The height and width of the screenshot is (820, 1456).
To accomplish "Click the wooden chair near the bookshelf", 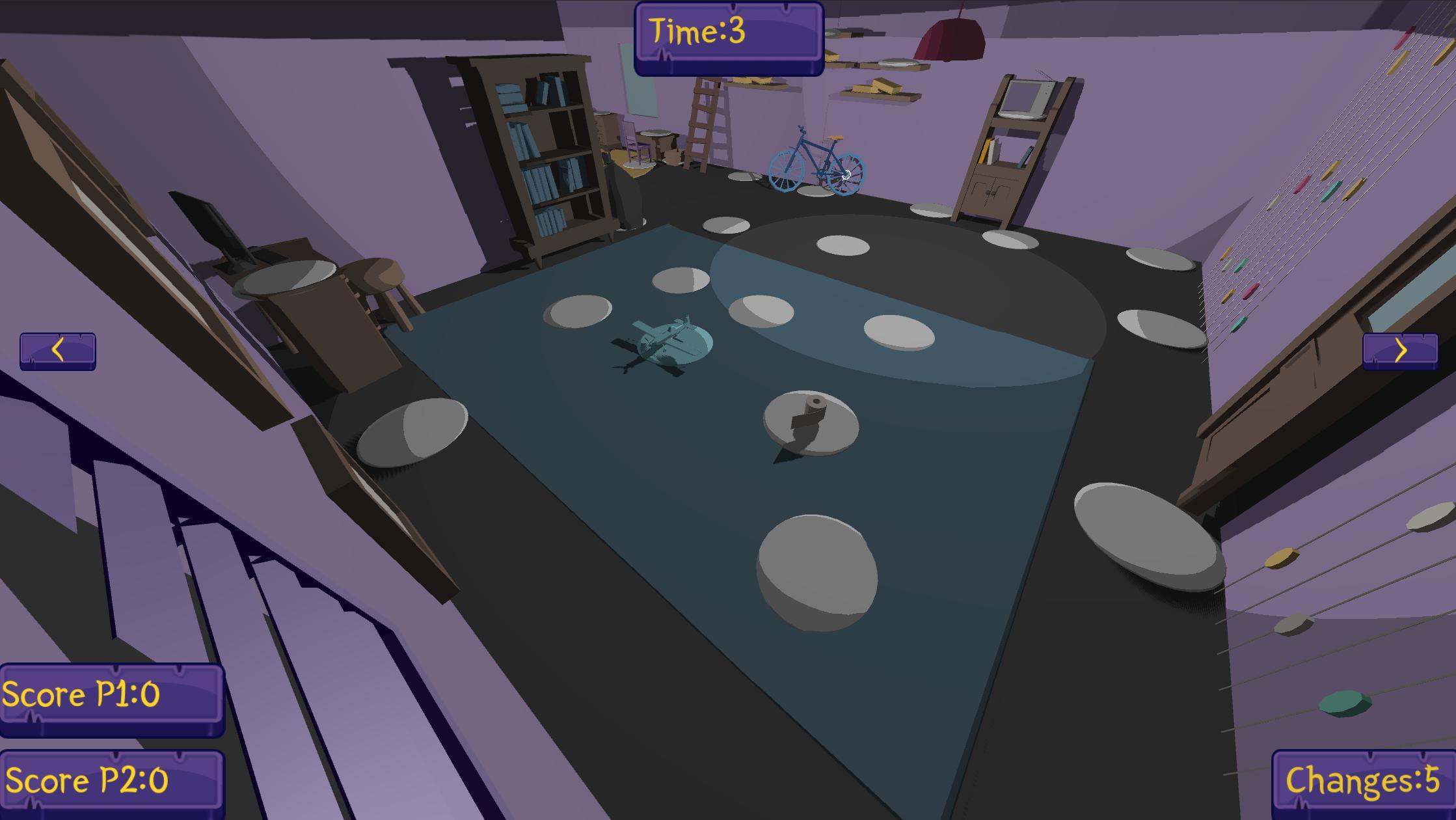I will pyautogui.click(x=631, y=140).
